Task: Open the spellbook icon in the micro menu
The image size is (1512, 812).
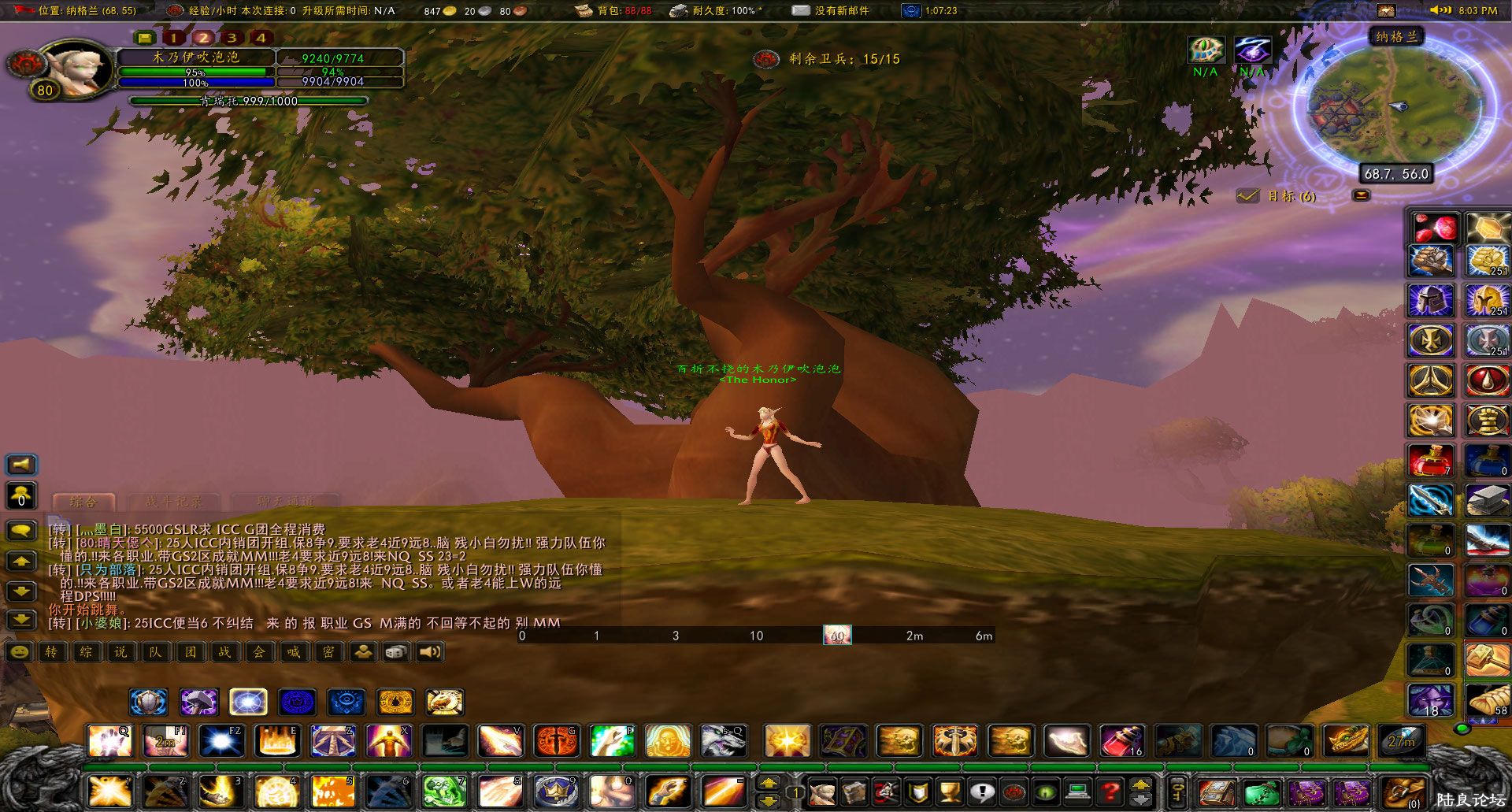Action: (854, 793)
